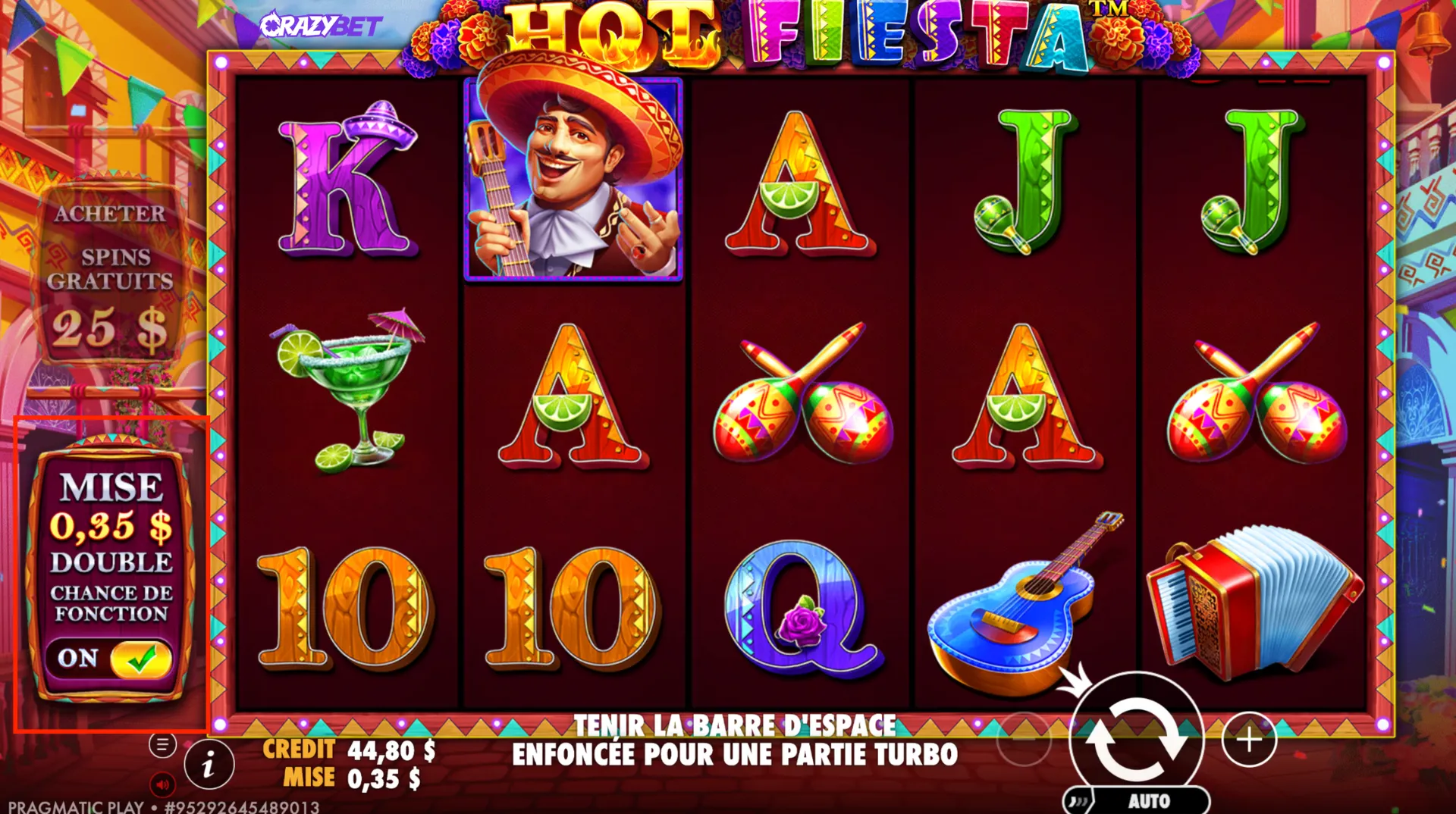Increase the bet with the plus button
The width and height of the screenshot is (1456, 814).
point(1249,739)
